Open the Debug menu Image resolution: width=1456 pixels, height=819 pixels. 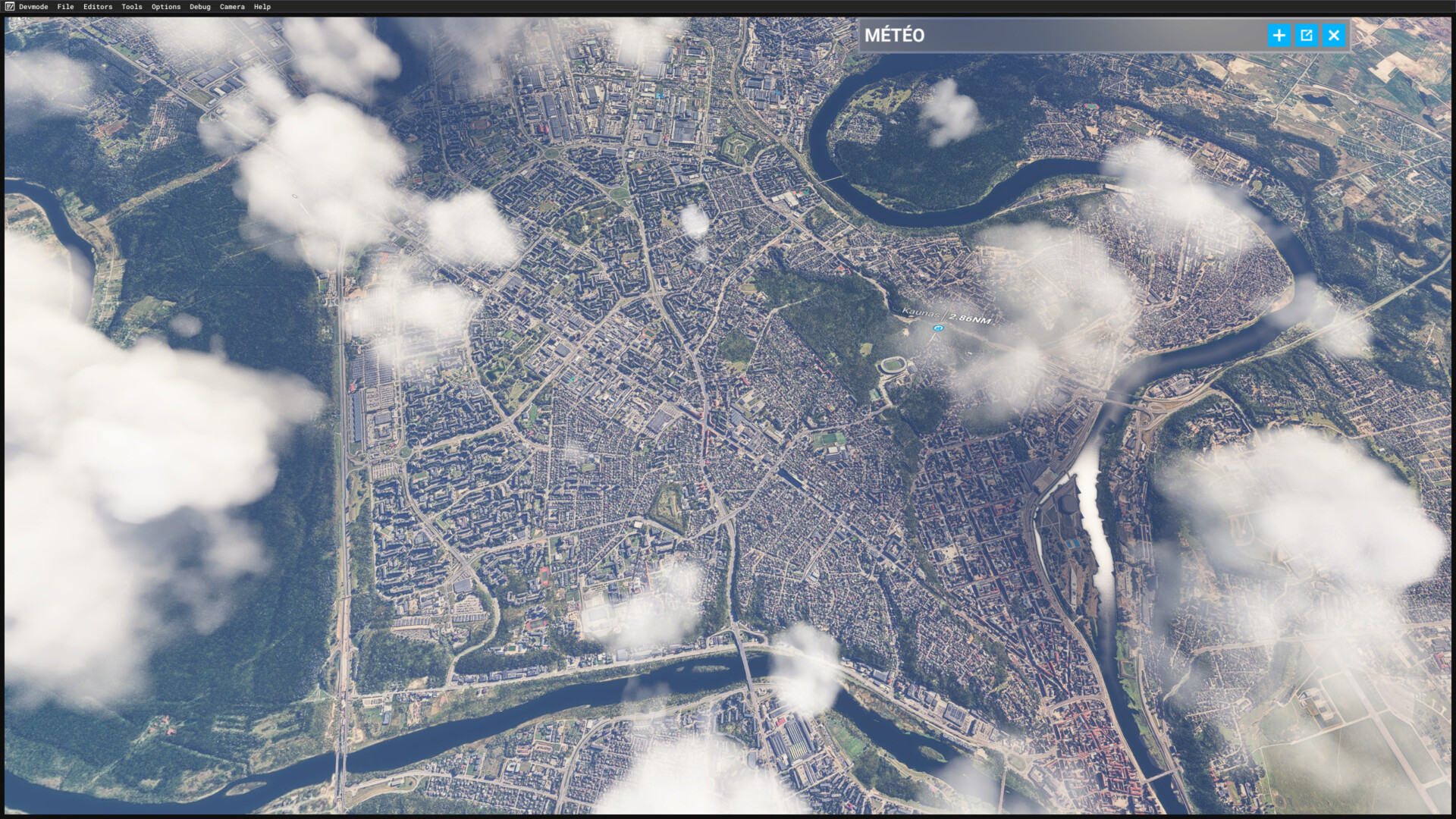(x=199, y=7)
